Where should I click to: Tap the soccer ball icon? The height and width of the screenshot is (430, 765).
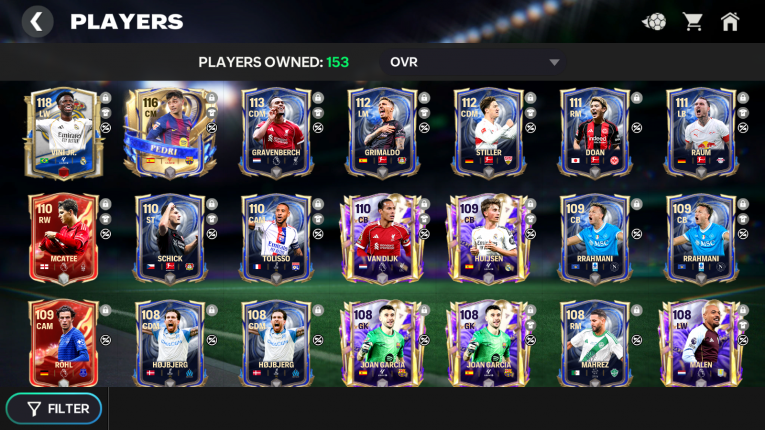[x=653, y=21]
